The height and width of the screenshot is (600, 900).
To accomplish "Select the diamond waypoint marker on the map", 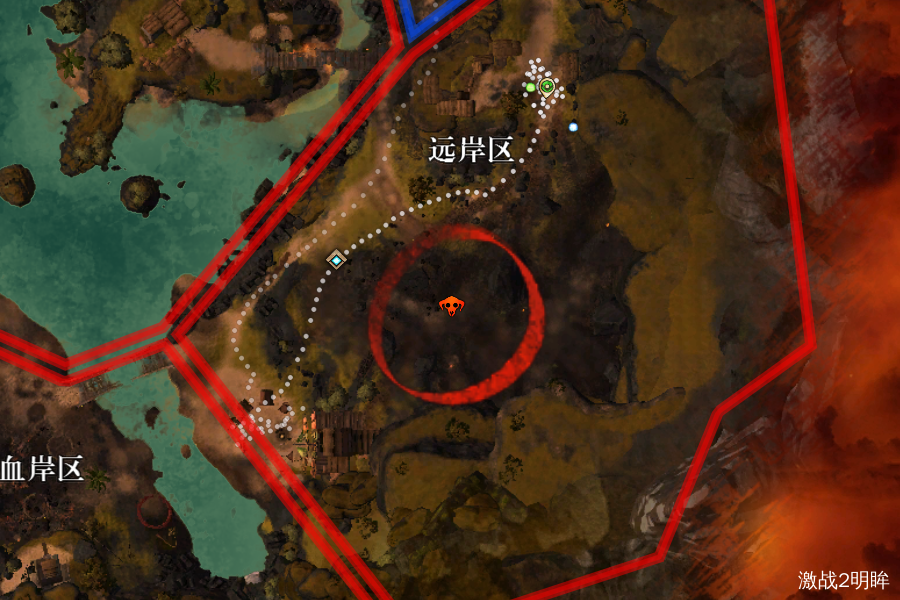I will pyautogui.click(x=336, y=260).
